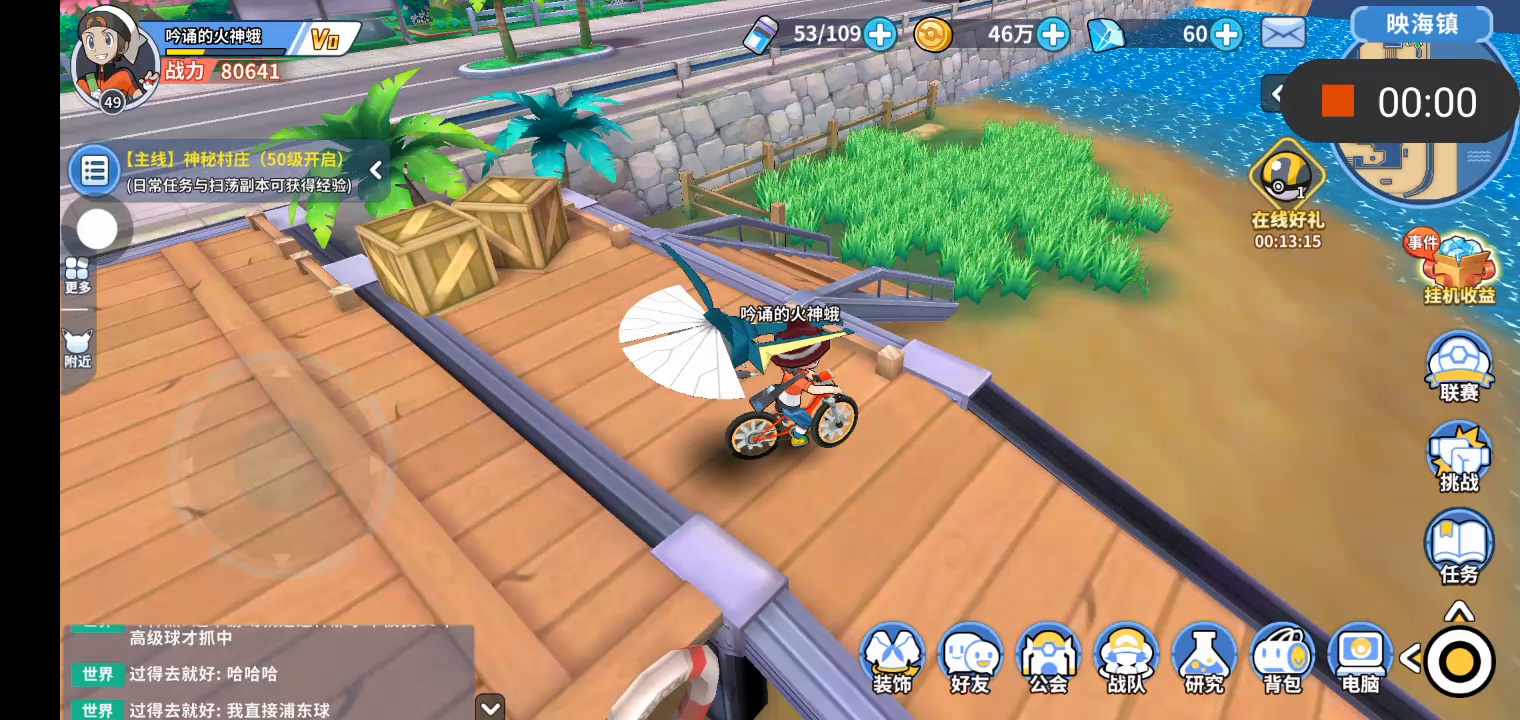Claim the 在线好礼 online gift

(x=1287, y=182)
